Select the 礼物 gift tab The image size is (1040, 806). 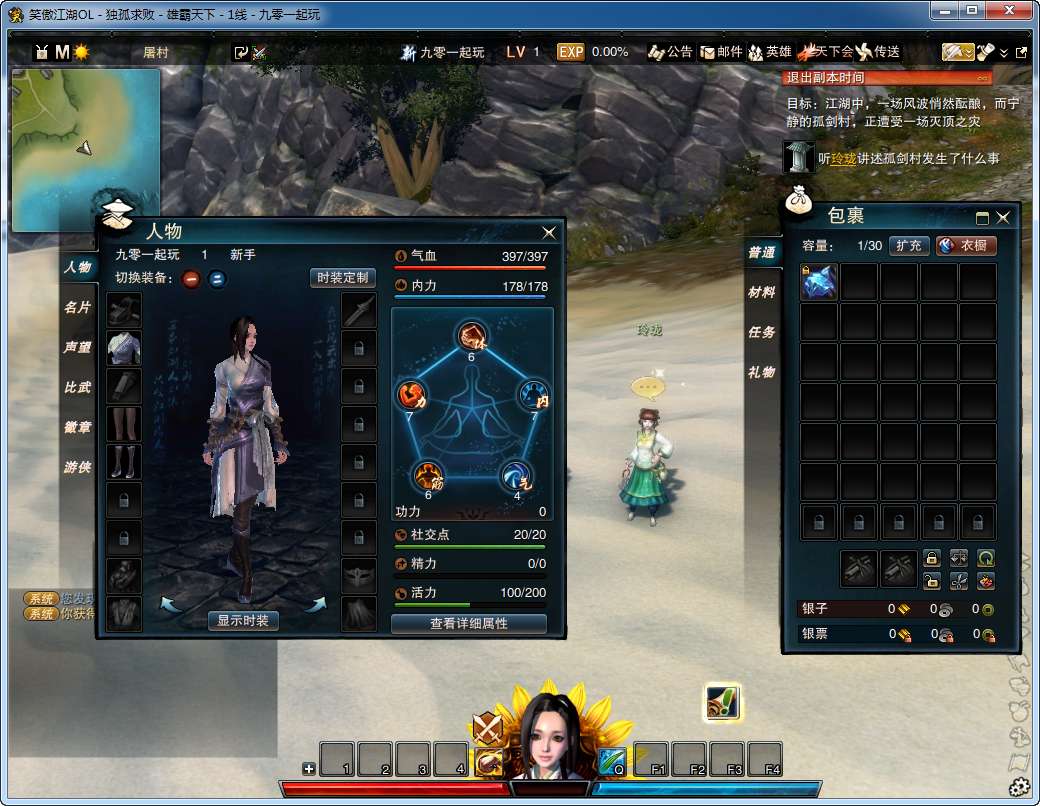point(762,372)
